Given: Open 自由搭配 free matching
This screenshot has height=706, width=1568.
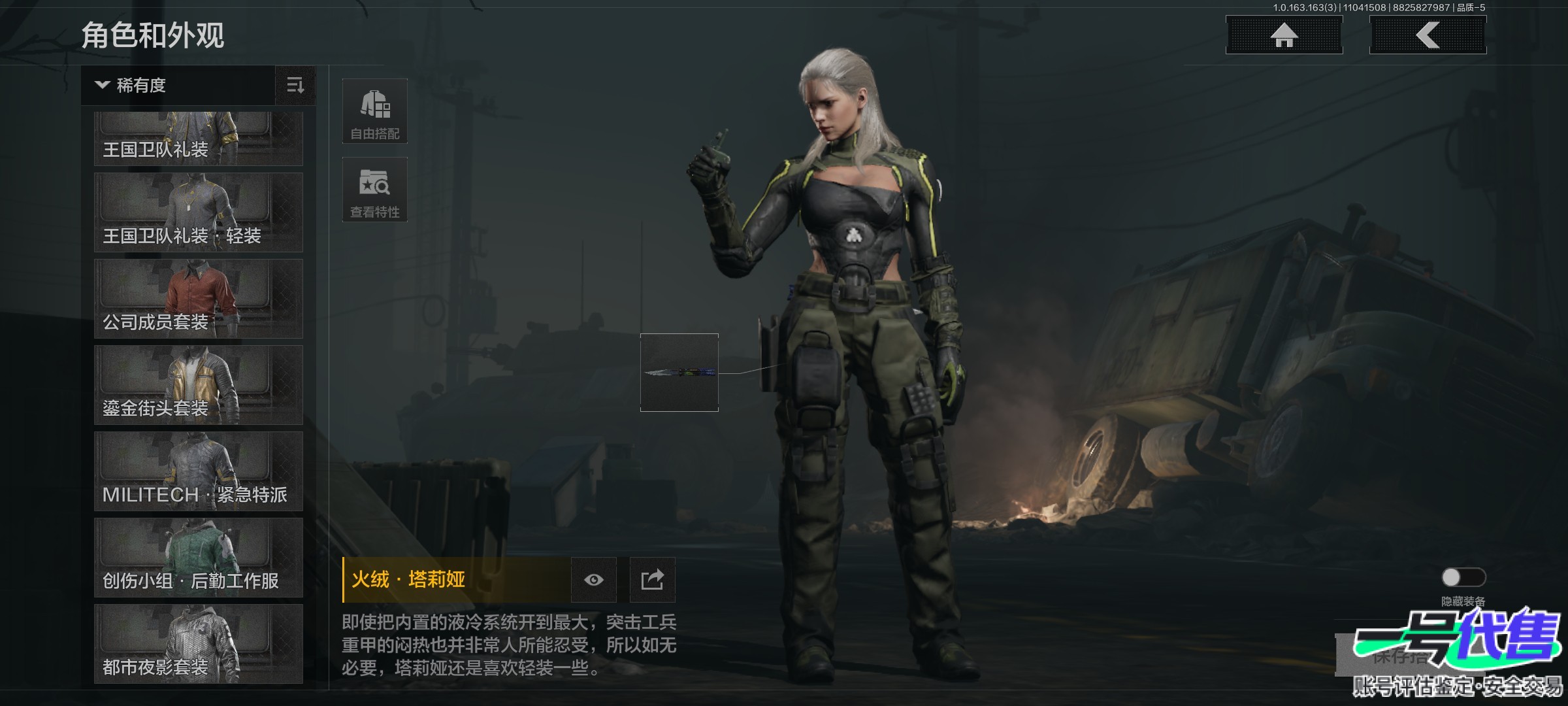Looking at the screenshot, I should (375, 111).
